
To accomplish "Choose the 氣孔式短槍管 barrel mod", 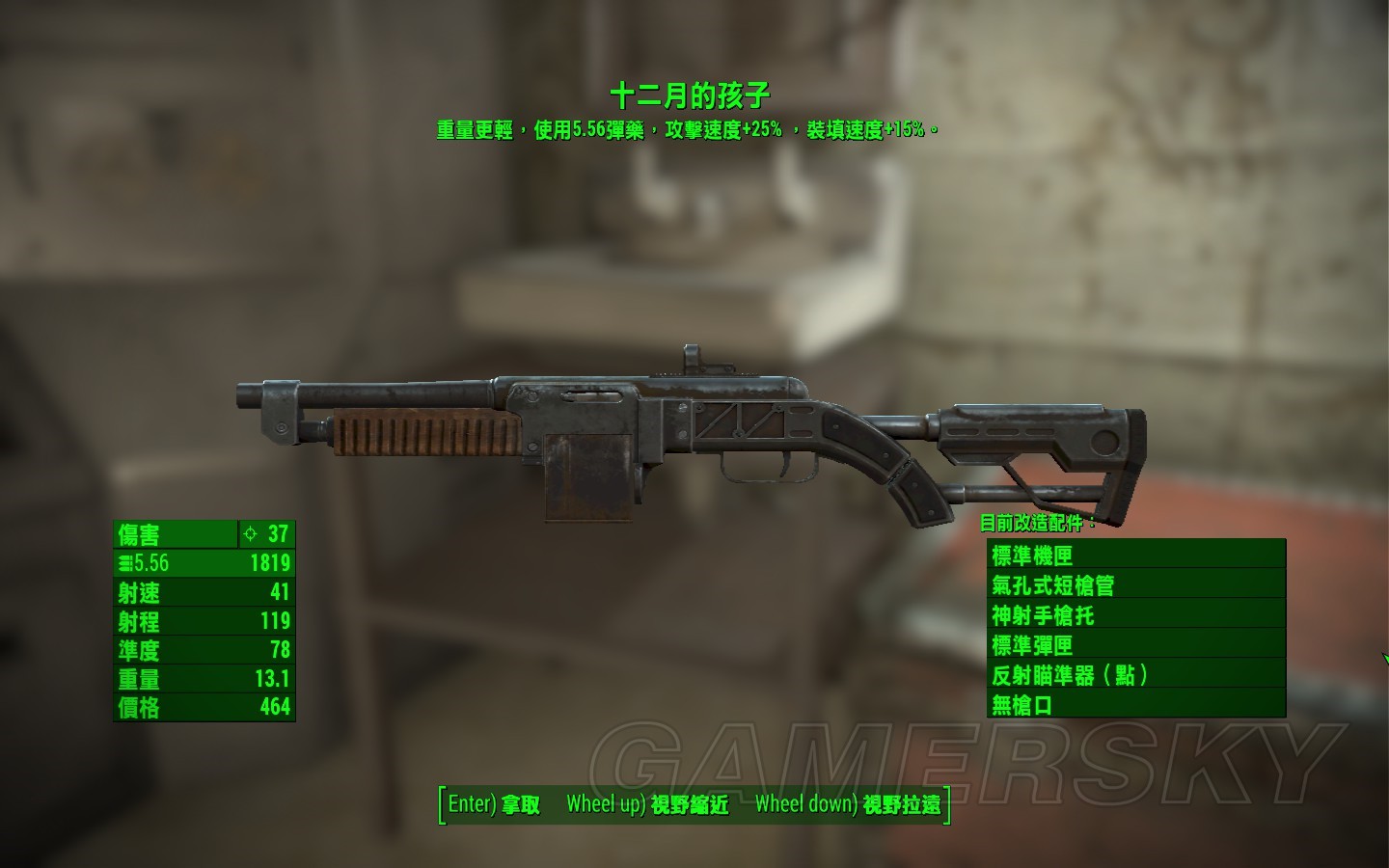I will [1135, 584].
